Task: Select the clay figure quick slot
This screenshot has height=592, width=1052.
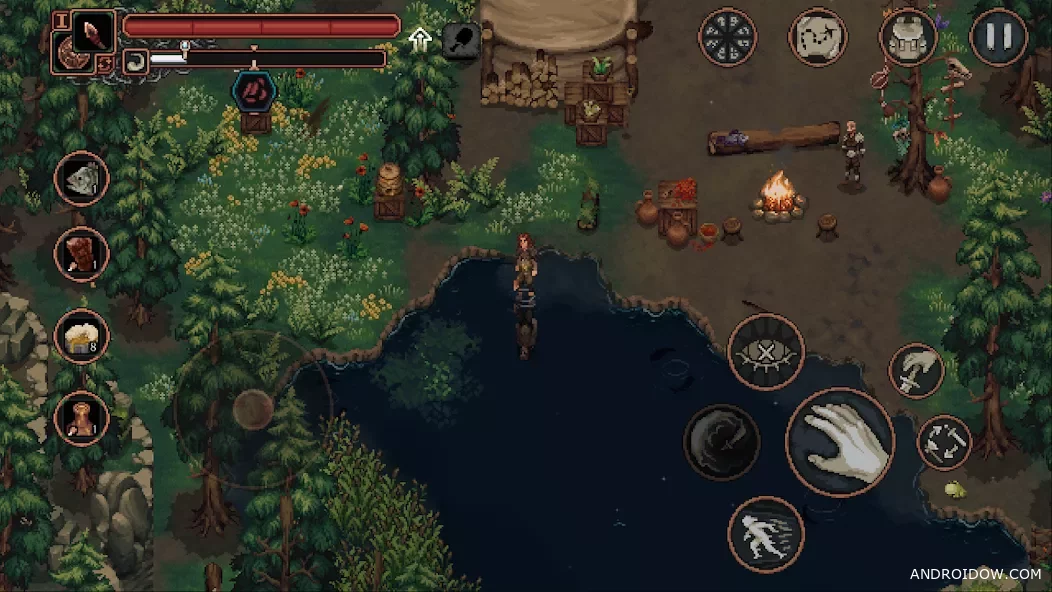Action: click(x=82, y=418)
